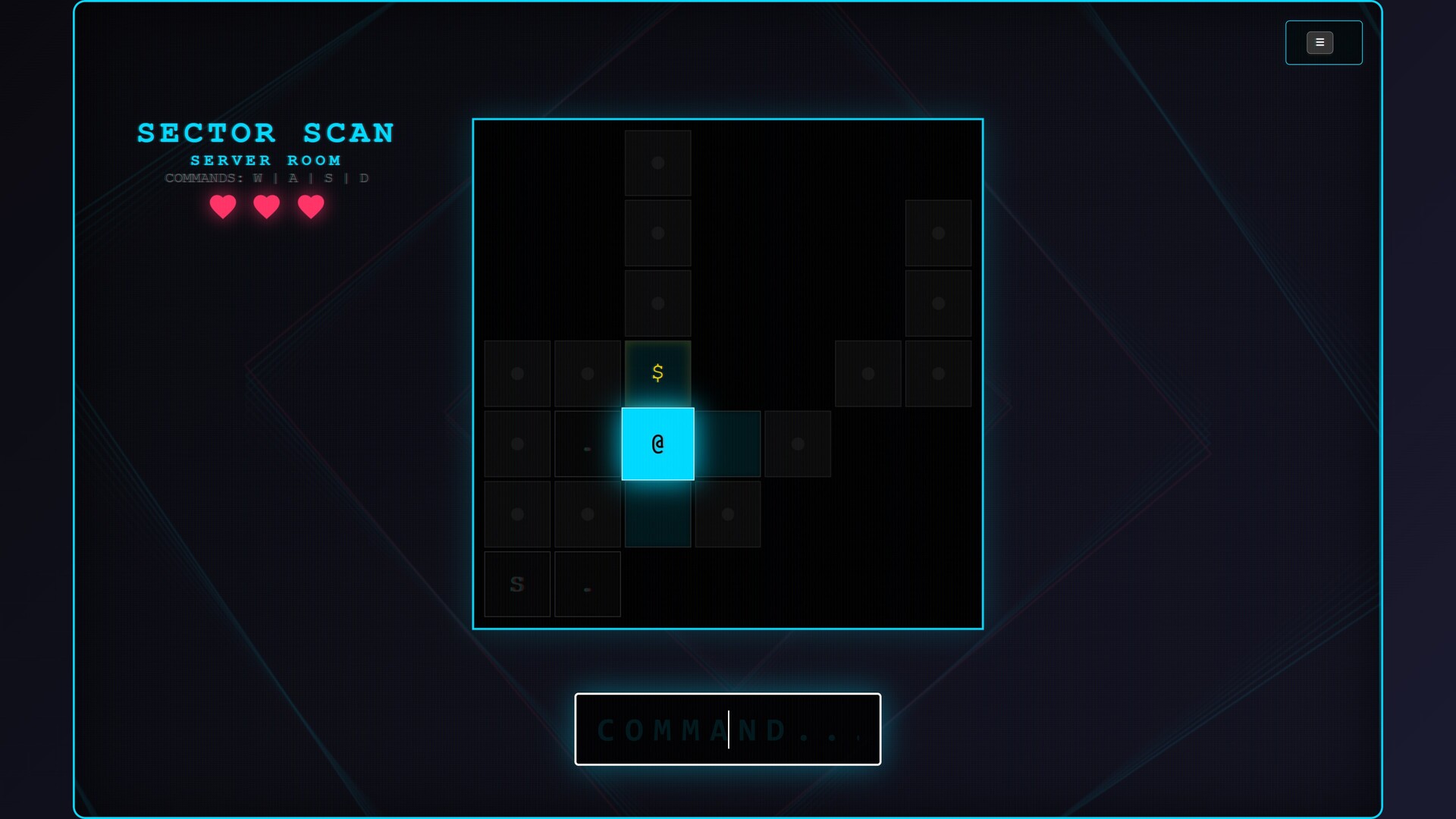Click the SERVER ROOM subtitle
Image resolution: width=1456 pixels, height=819 pixels.
point(265,160)
